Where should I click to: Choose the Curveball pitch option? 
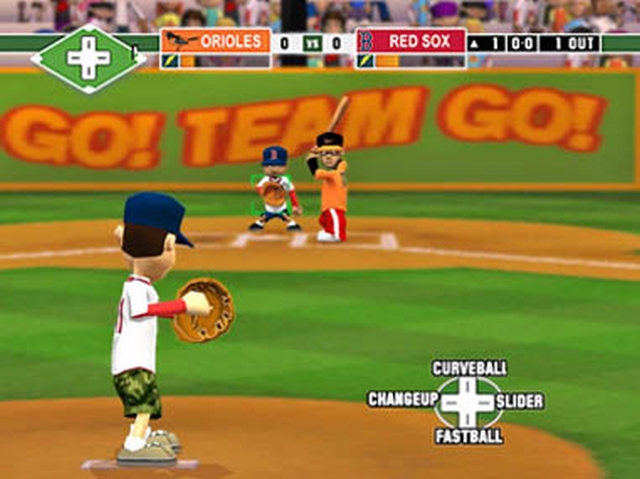pos(468,368)
